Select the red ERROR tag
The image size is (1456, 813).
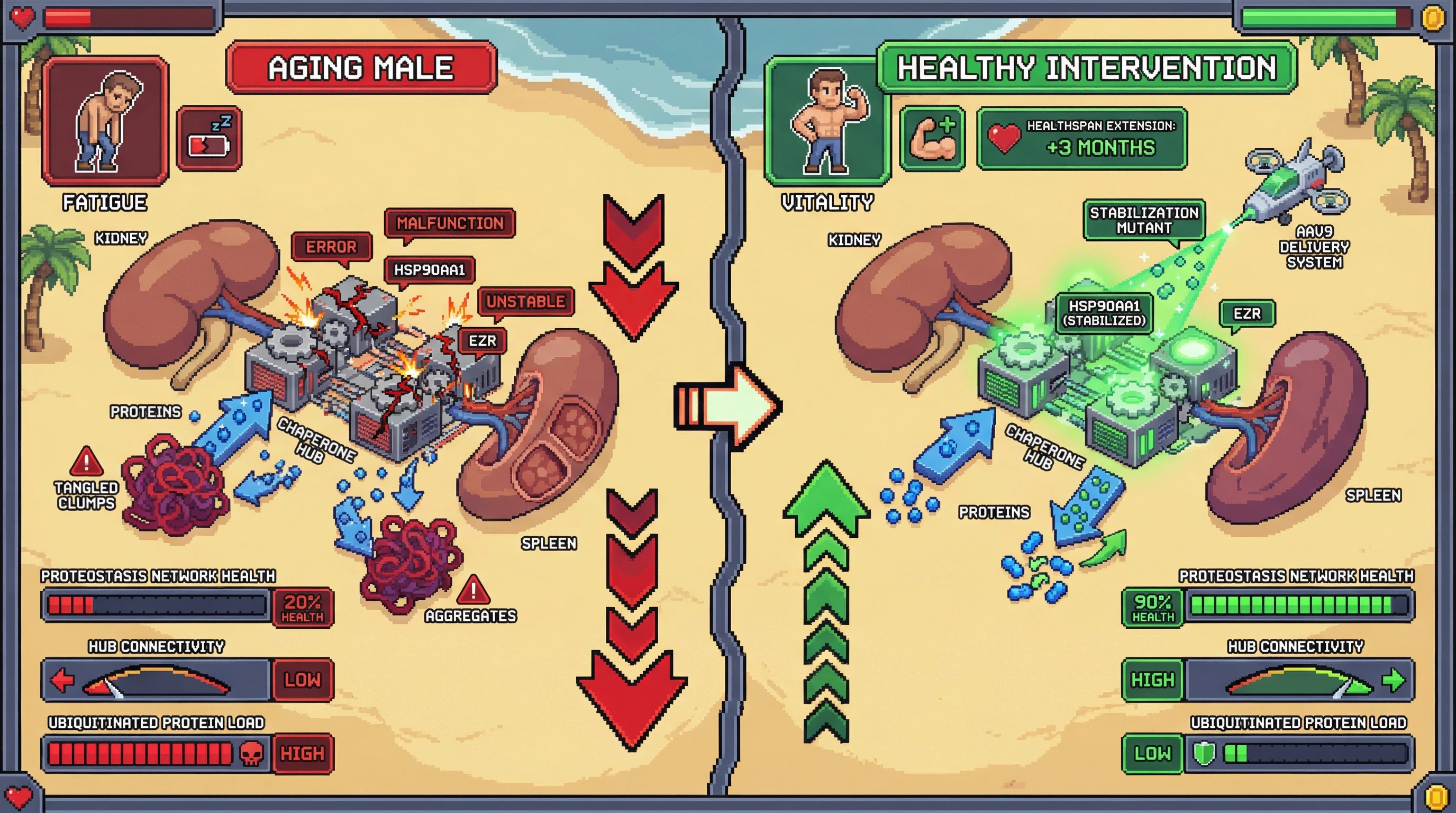[331, 247]
